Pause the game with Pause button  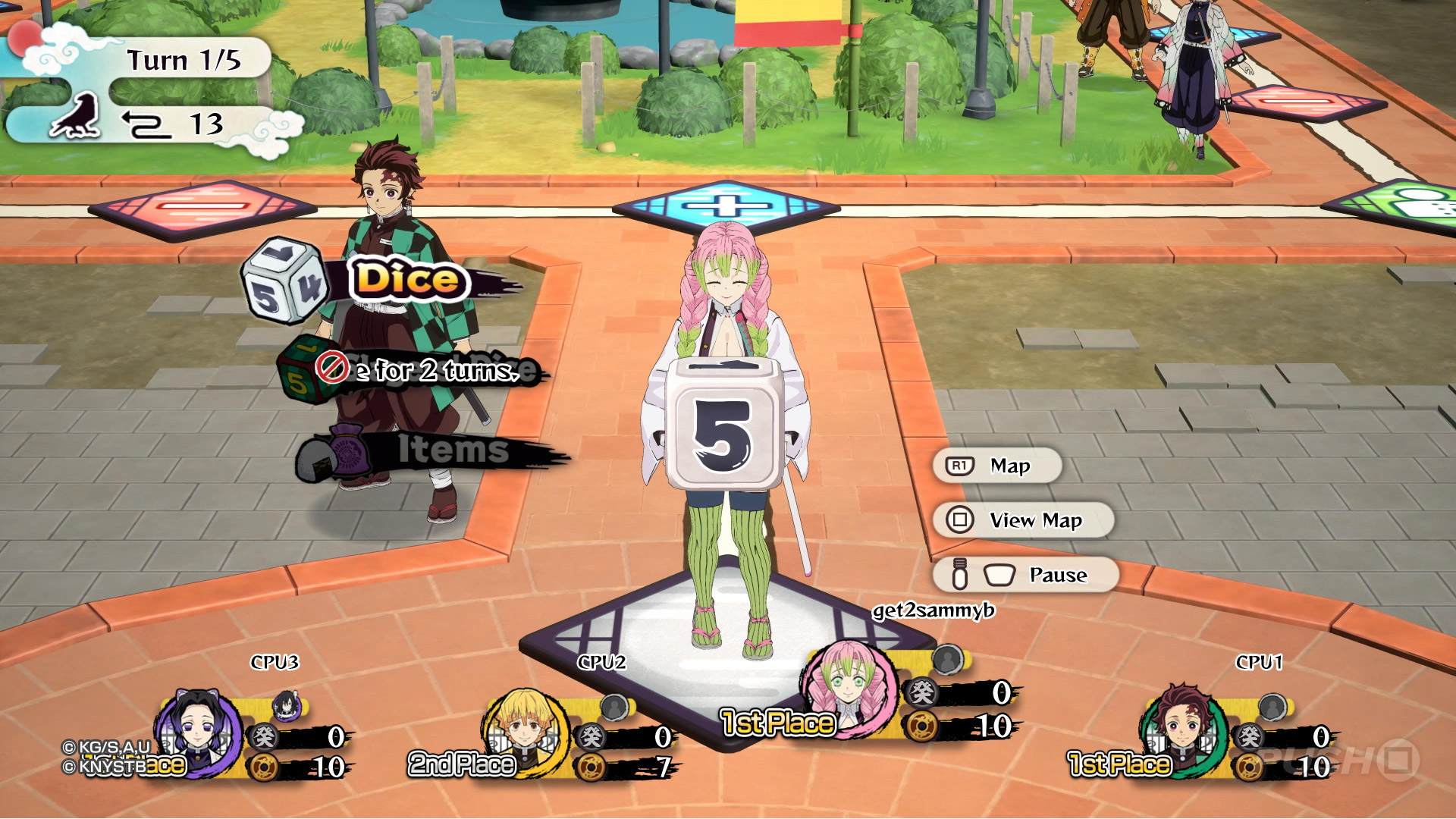click(1026, 575)
